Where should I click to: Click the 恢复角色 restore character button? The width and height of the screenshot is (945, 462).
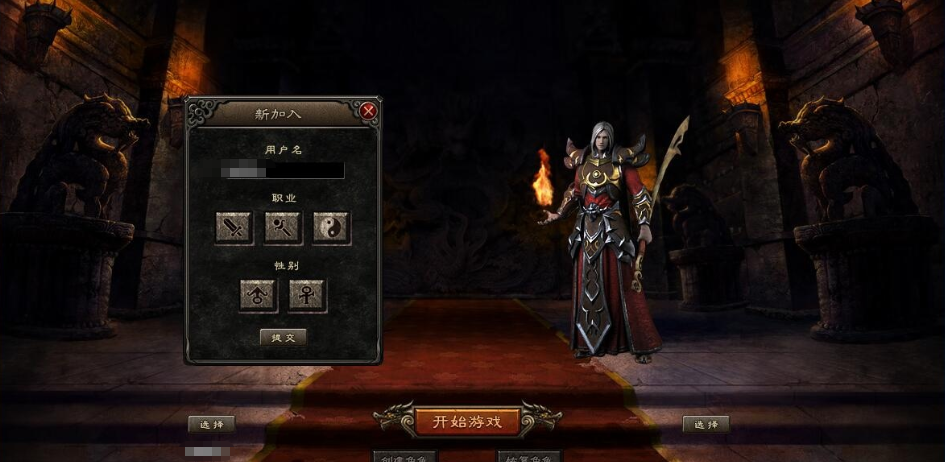click(529, 457)
